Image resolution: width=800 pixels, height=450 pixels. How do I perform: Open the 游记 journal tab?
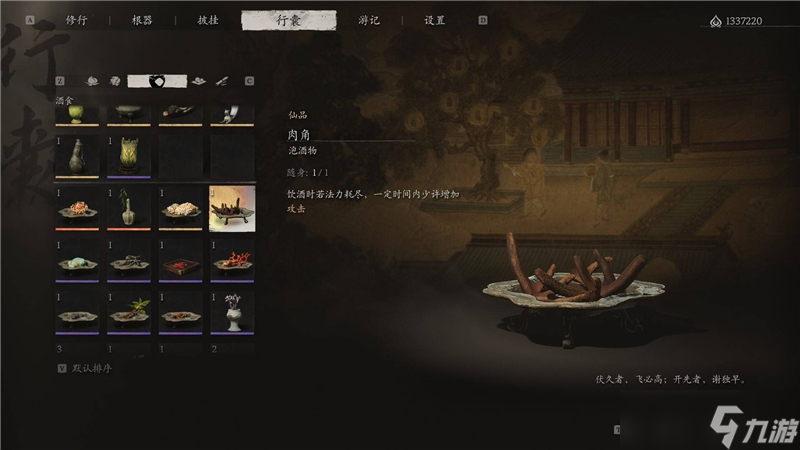(x=369, y=20)
